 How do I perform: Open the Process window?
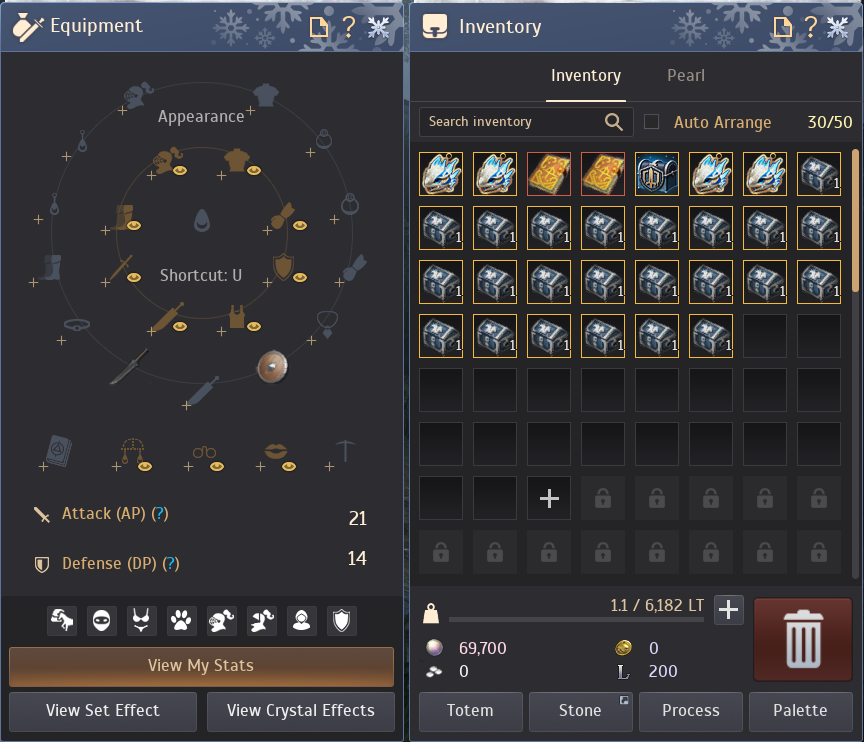[691, 711]
